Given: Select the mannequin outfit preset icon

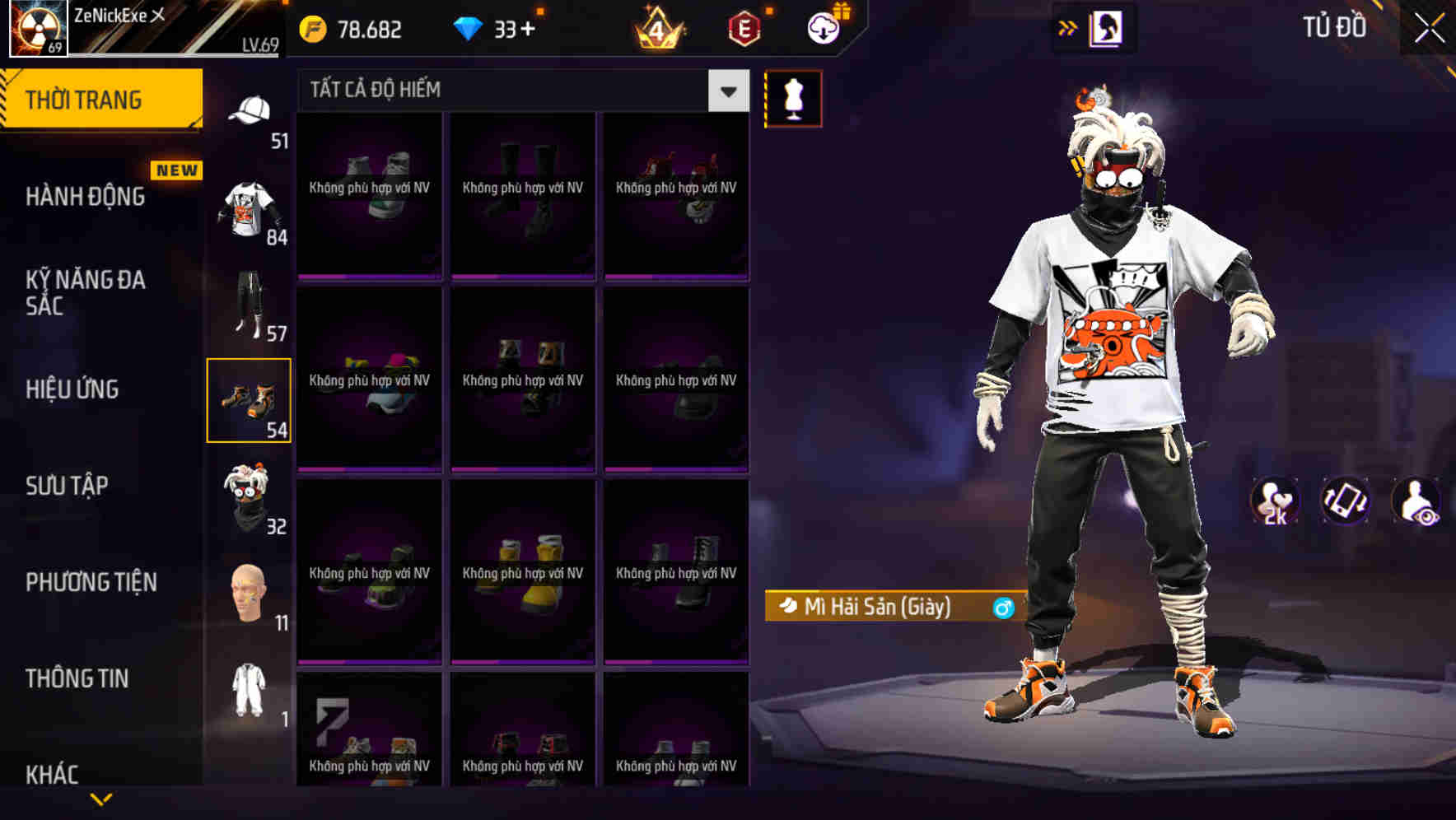Looking at the screenshot, I should coord(793,97).
